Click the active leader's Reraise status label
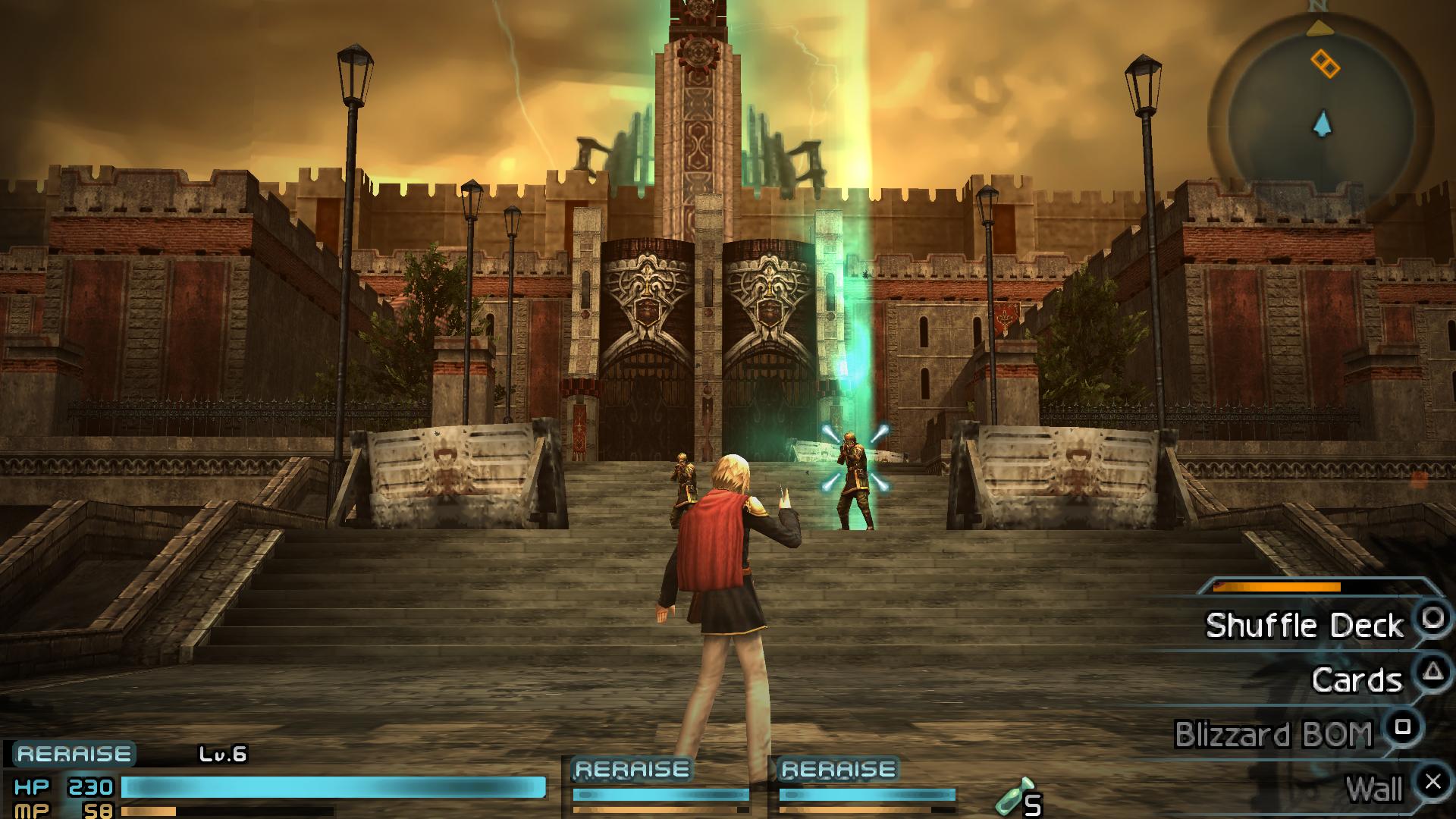 74,754
